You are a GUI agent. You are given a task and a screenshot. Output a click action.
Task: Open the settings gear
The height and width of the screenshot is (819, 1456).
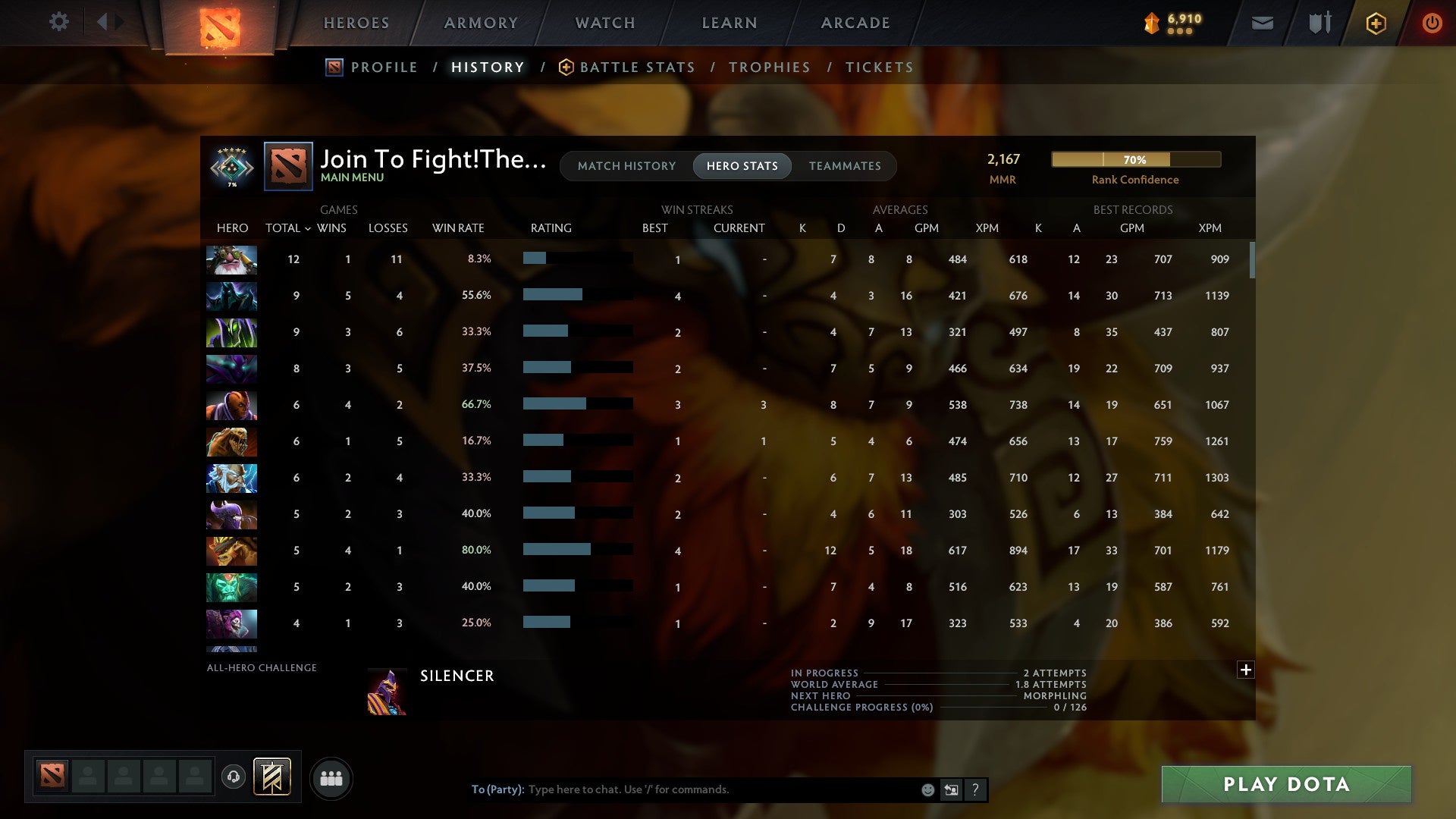point(59,22)
